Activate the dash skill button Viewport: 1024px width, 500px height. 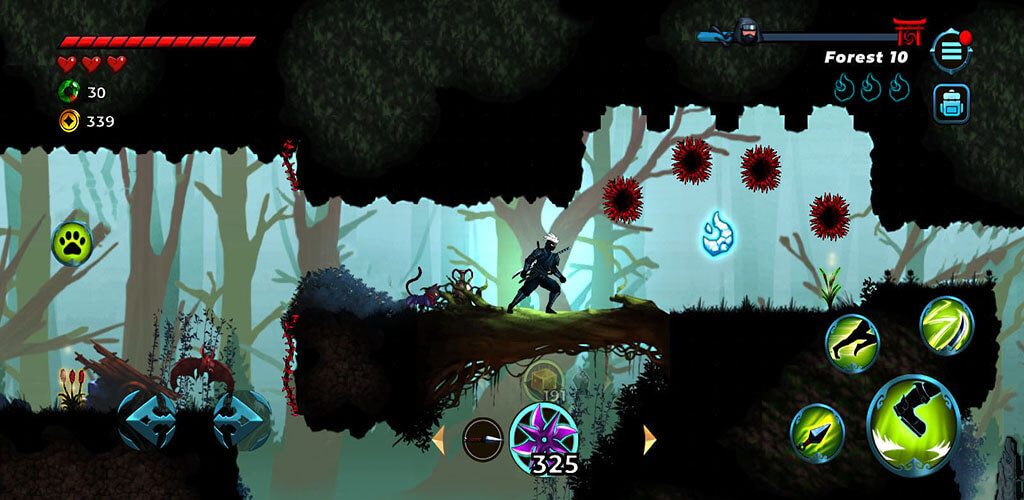coord(851,342)
